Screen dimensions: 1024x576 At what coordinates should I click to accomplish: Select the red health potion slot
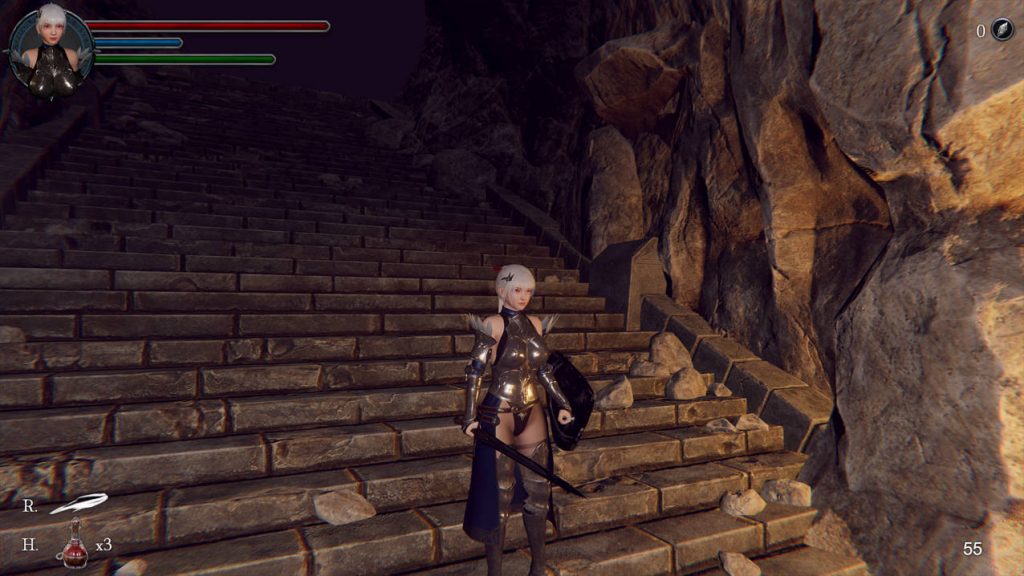[72, 546]
